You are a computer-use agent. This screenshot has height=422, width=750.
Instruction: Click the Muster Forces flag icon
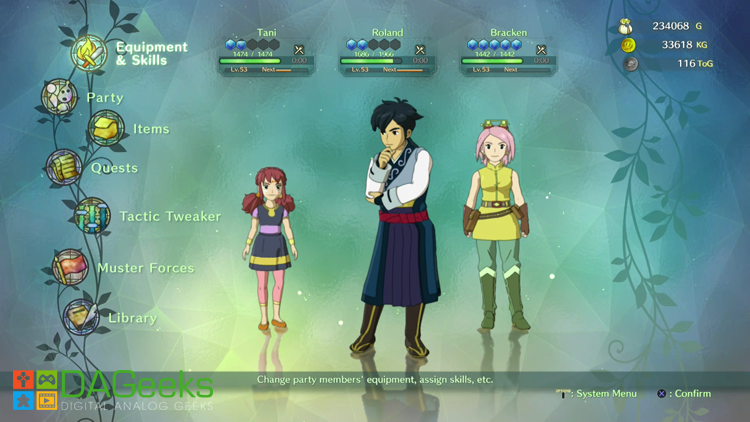(70, 268)
